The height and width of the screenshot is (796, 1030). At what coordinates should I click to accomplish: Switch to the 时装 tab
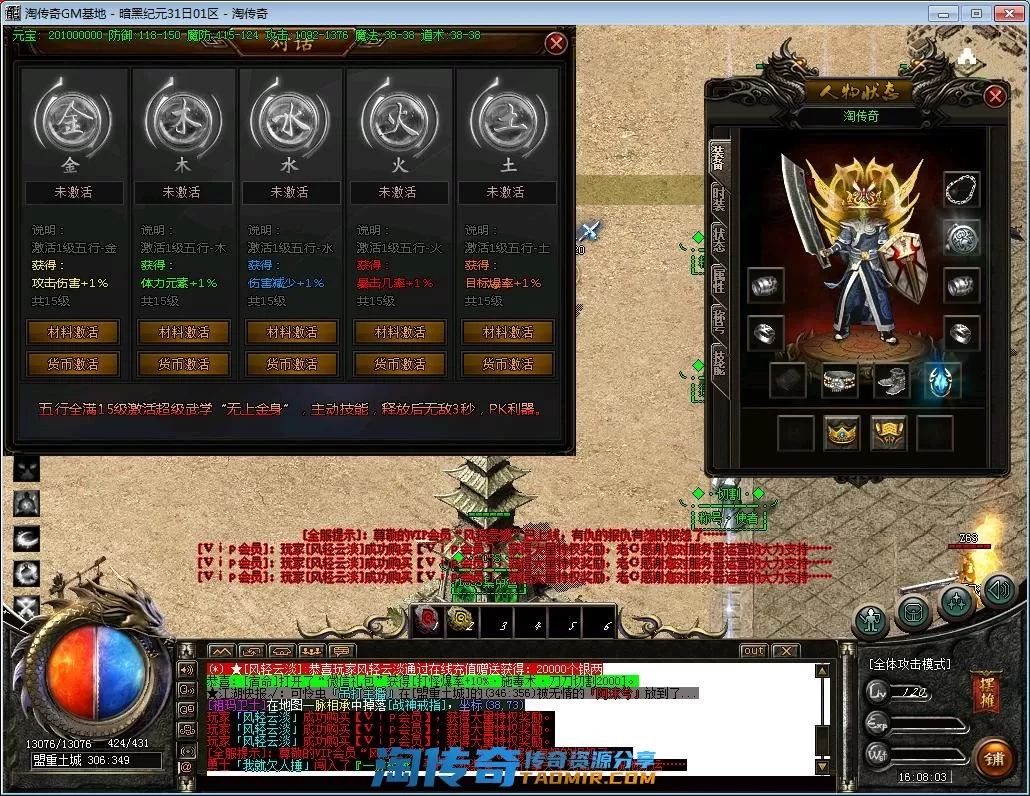coord(719,197)
